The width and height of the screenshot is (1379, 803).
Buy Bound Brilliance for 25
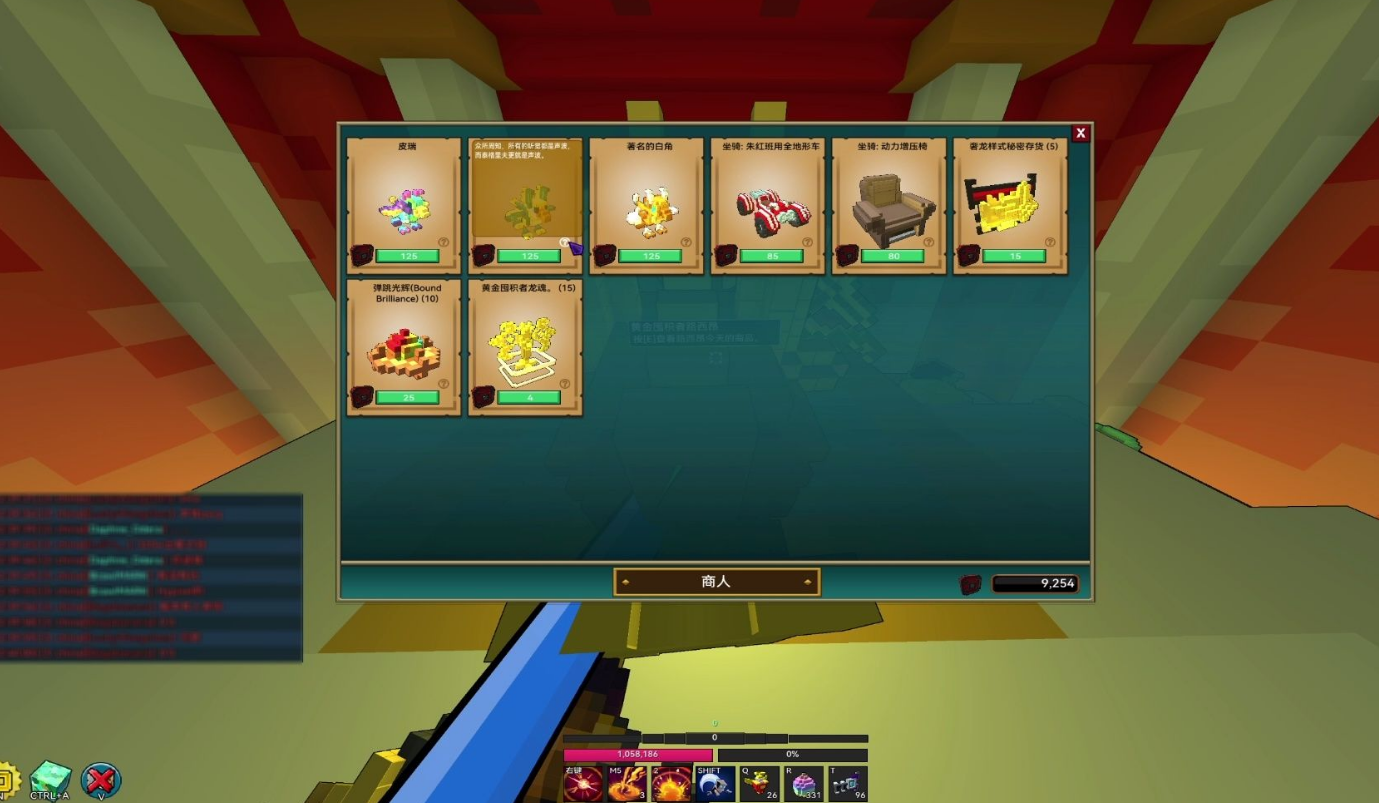pyautogui.click(x=407, y=397)
